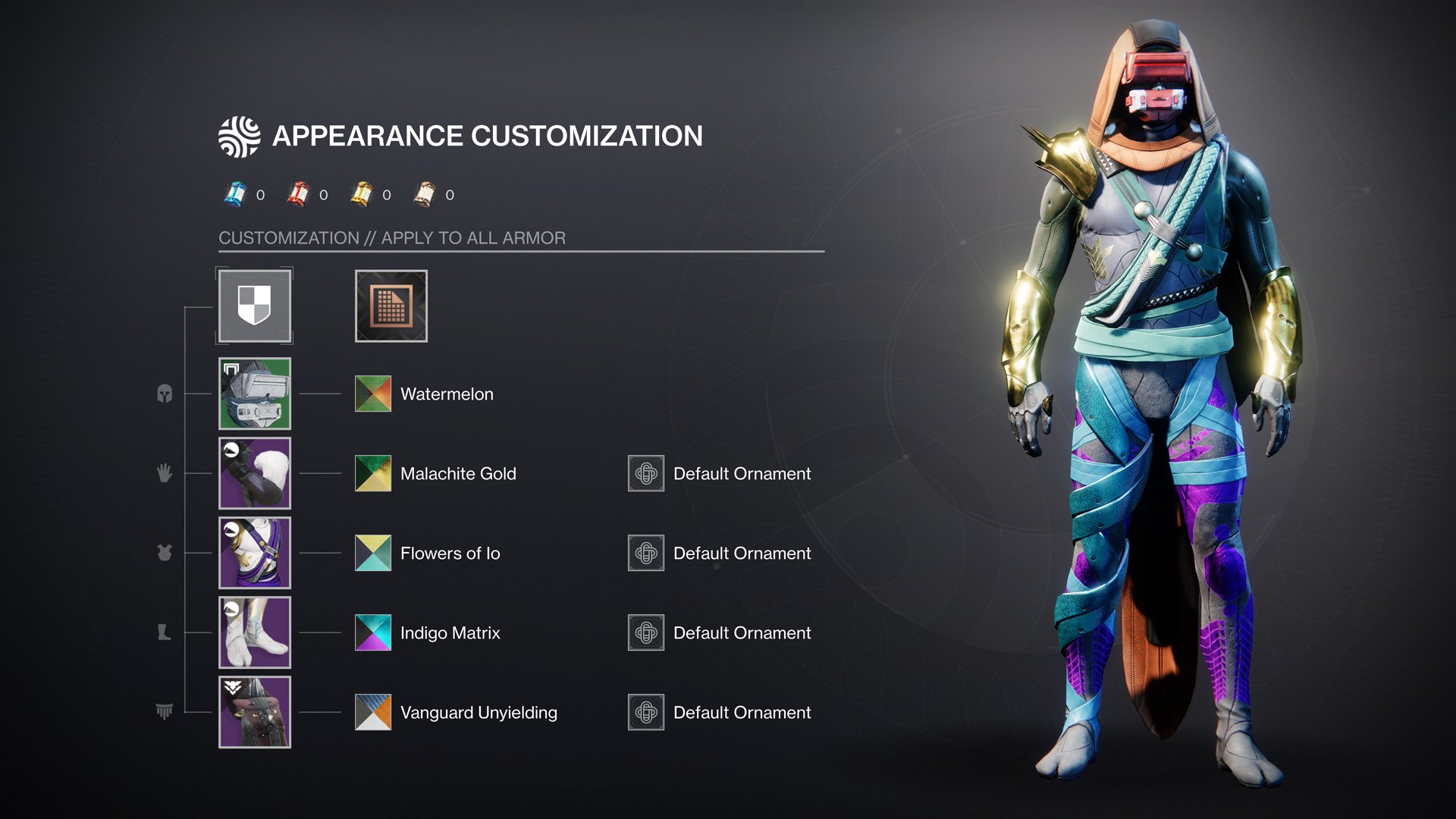The width and height of the screenshot is (1456, 819).
Task: Select the chest armor piece
Action: (x=254, y=553)
